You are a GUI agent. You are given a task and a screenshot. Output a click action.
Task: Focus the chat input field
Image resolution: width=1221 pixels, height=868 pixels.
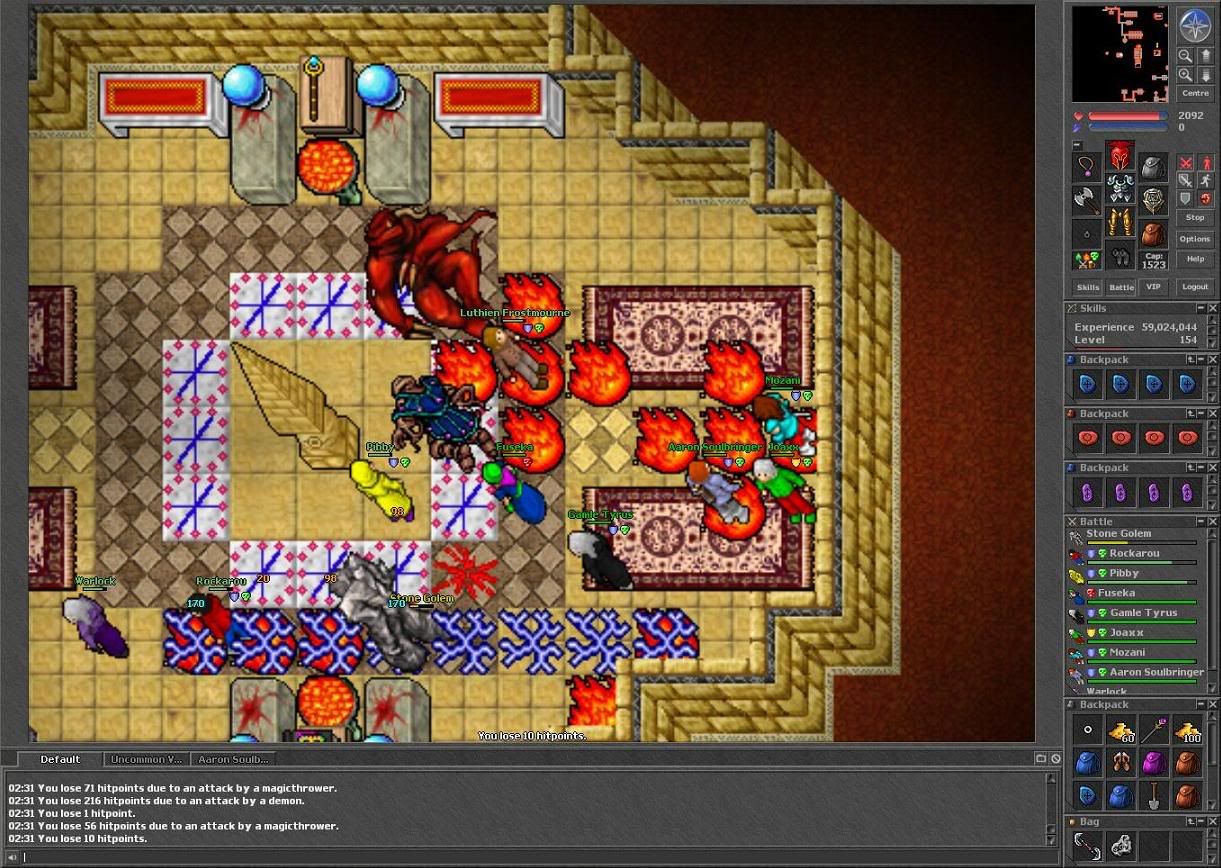(520, 857)
